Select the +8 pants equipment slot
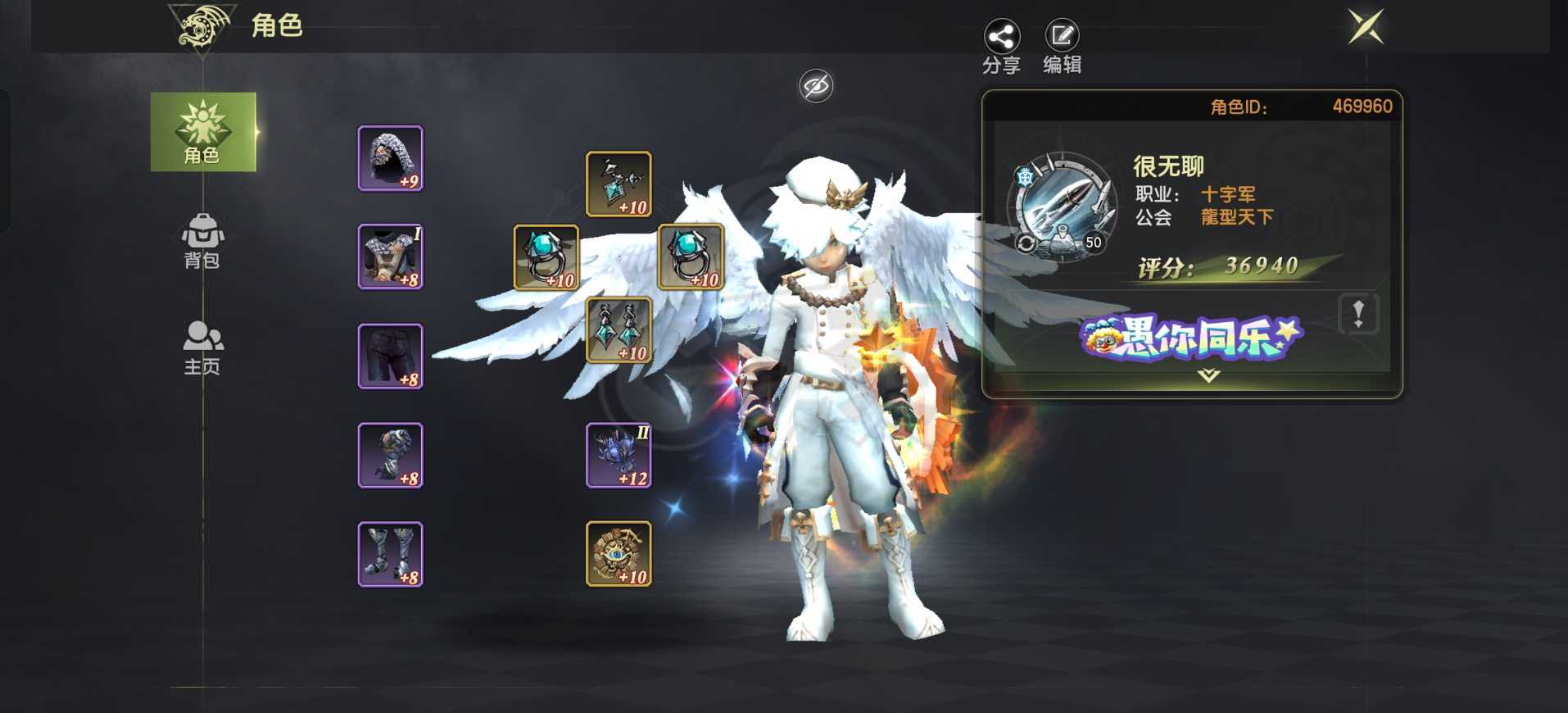 (x=391, y=356)
